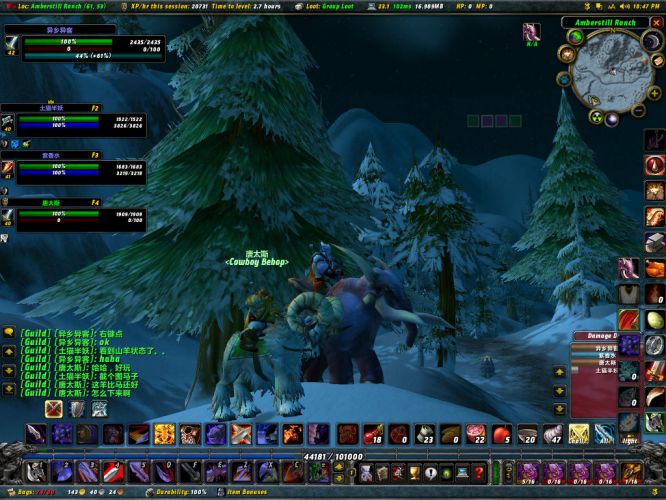
Task: Open the Damage meter panel header
Action: [598, 338]
